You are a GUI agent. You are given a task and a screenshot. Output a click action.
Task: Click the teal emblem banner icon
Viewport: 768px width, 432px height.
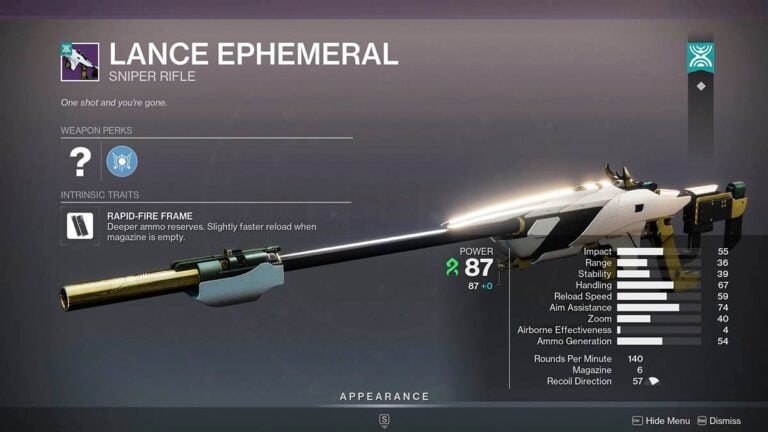point(700,57)
